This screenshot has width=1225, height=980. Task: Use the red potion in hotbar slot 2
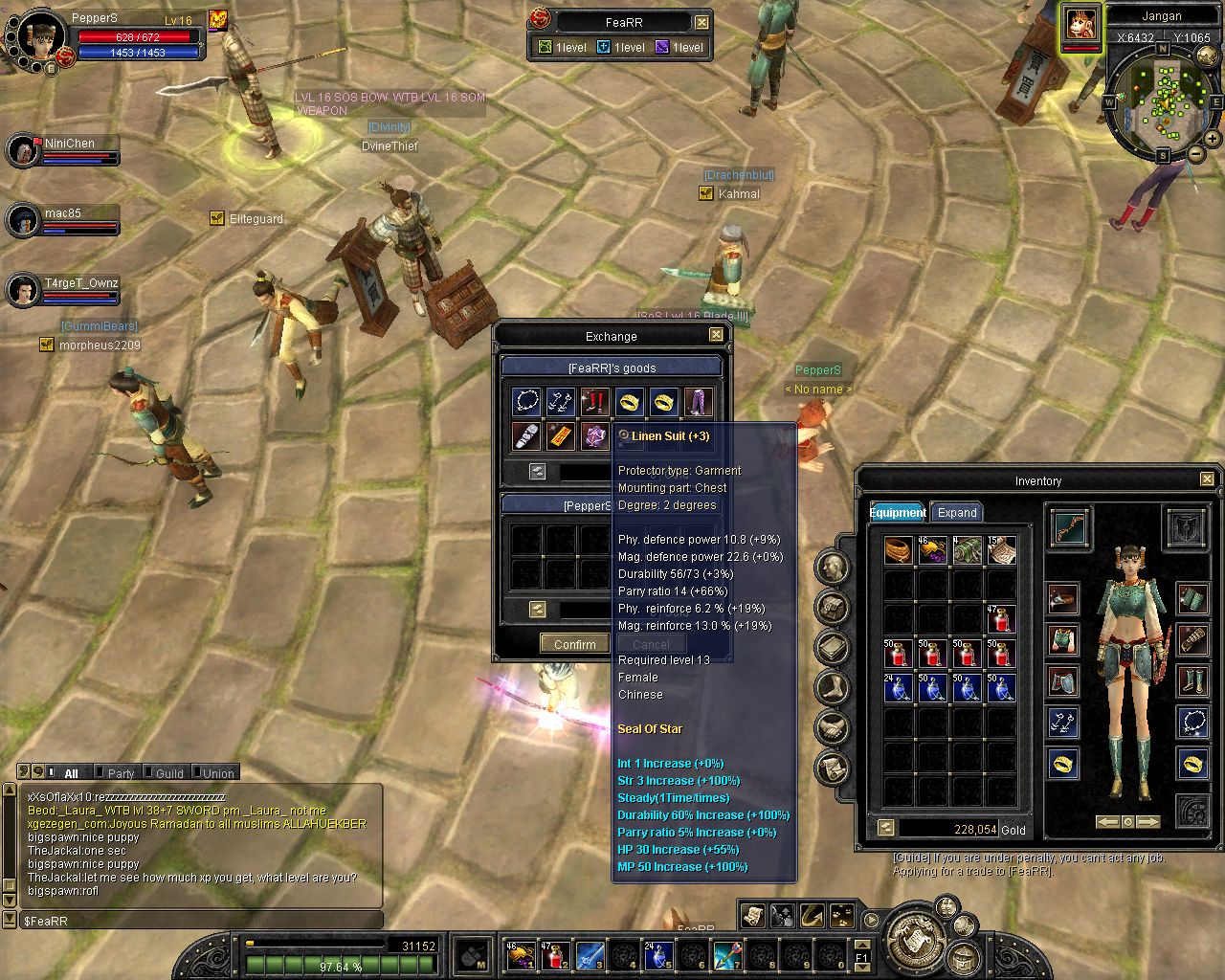click(x=555, y=954)
